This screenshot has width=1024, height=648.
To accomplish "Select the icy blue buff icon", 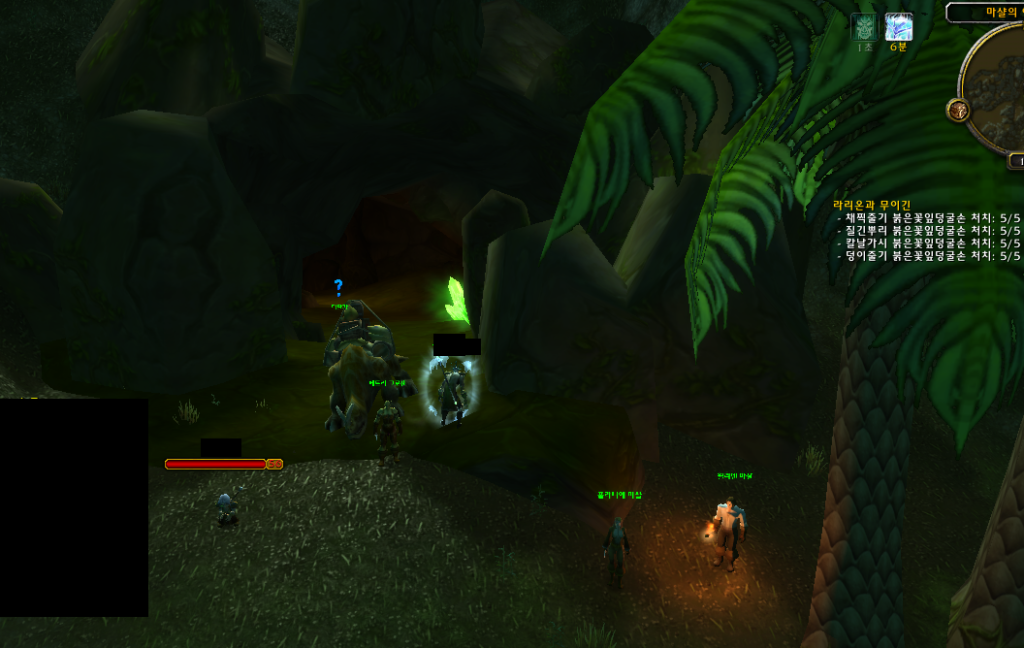I will [x=899, y=27].
